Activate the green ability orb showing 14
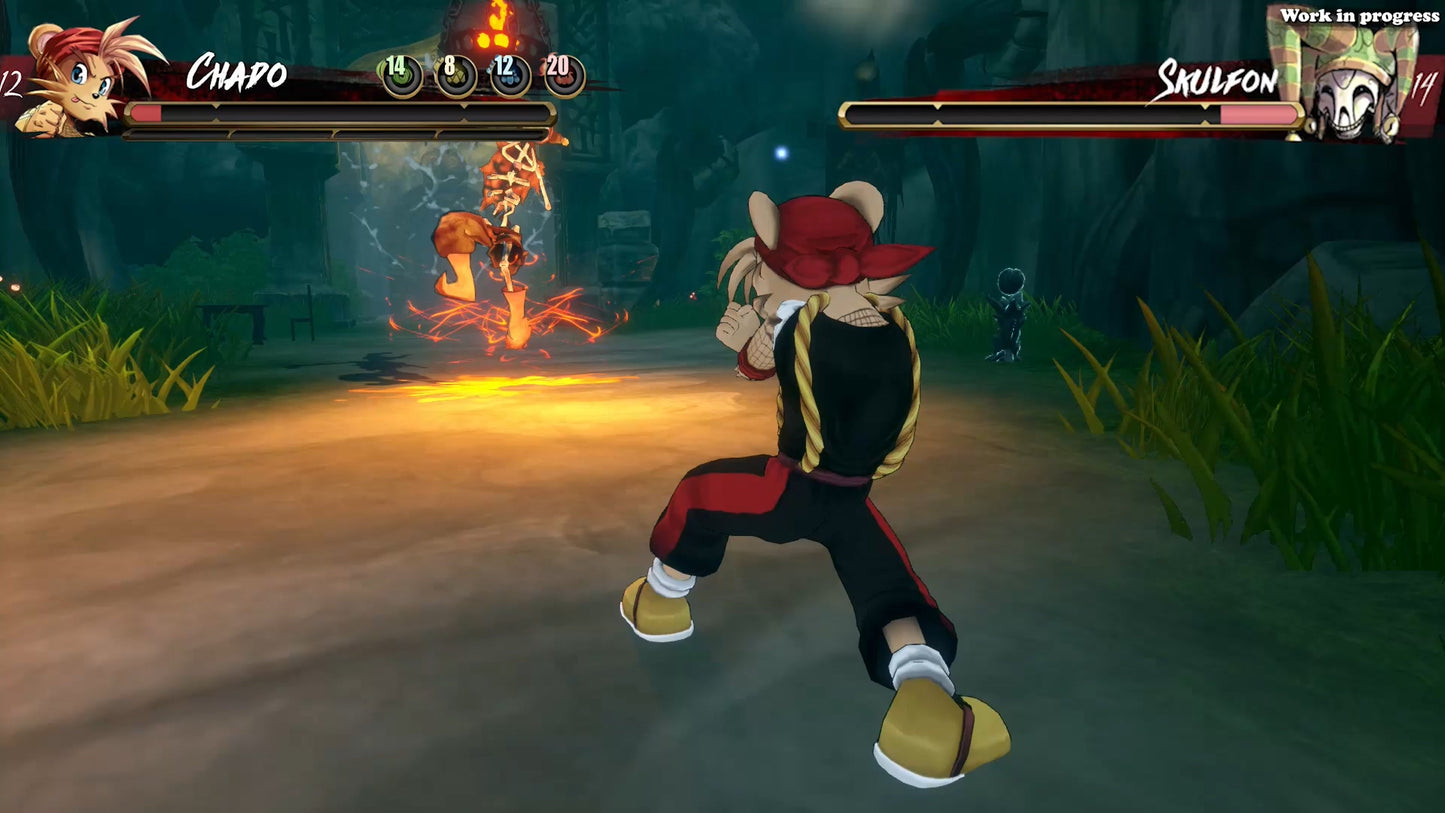Viewport: 1445px width, 813px height. coord(401,76)
